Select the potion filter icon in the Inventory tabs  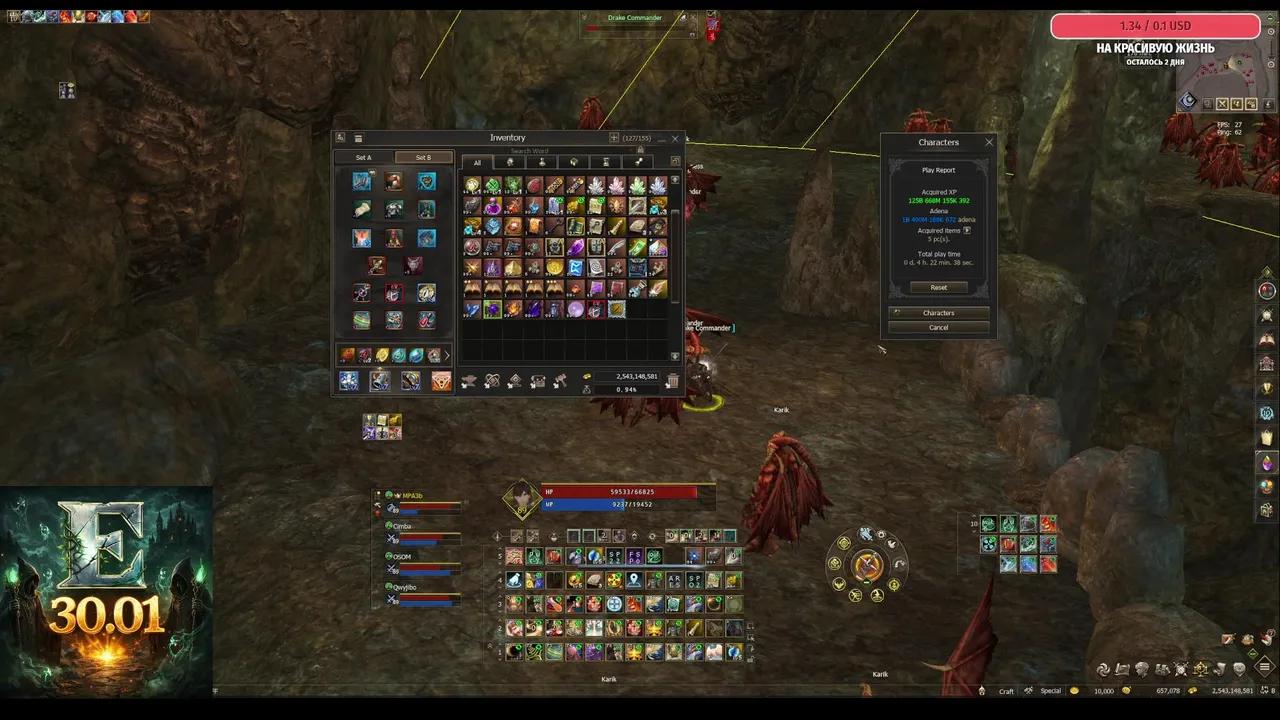click(x=542, y=162)
